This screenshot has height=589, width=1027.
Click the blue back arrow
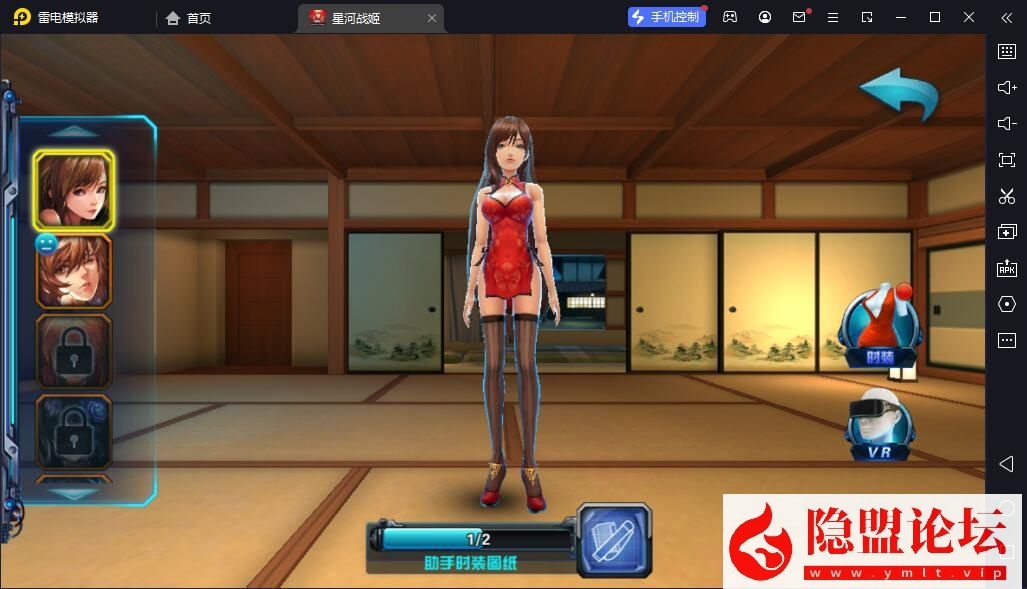pos(899,94)
